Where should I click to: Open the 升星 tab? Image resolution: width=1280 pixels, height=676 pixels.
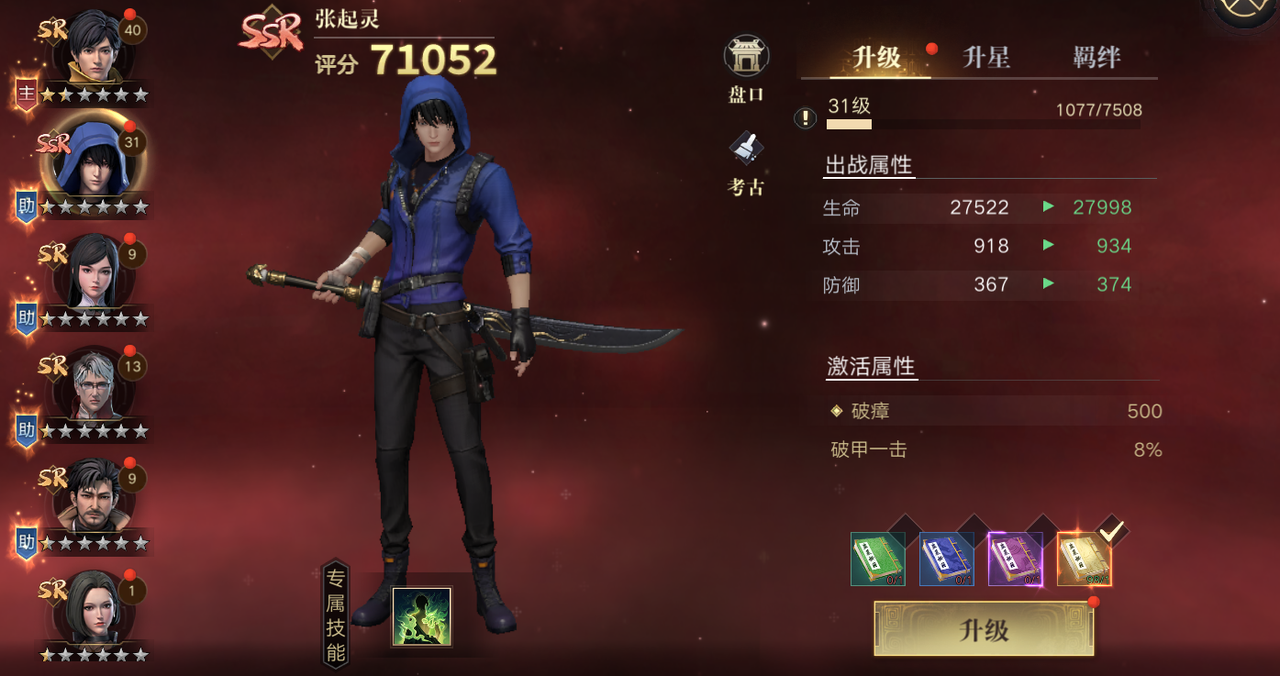click(986, 58)
